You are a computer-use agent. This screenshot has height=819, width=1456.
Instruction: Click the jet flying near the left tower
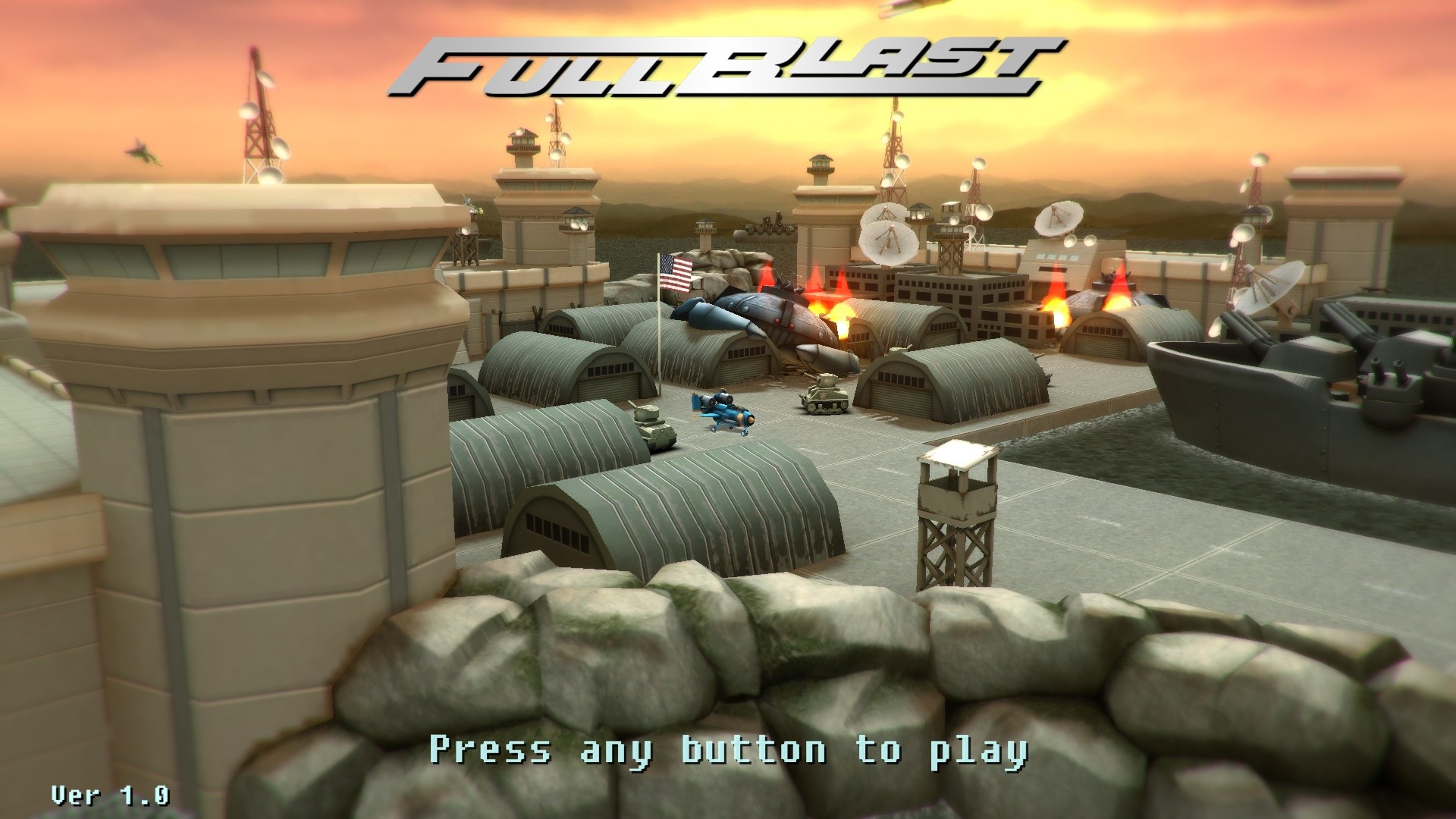click(x=140, y=152)
